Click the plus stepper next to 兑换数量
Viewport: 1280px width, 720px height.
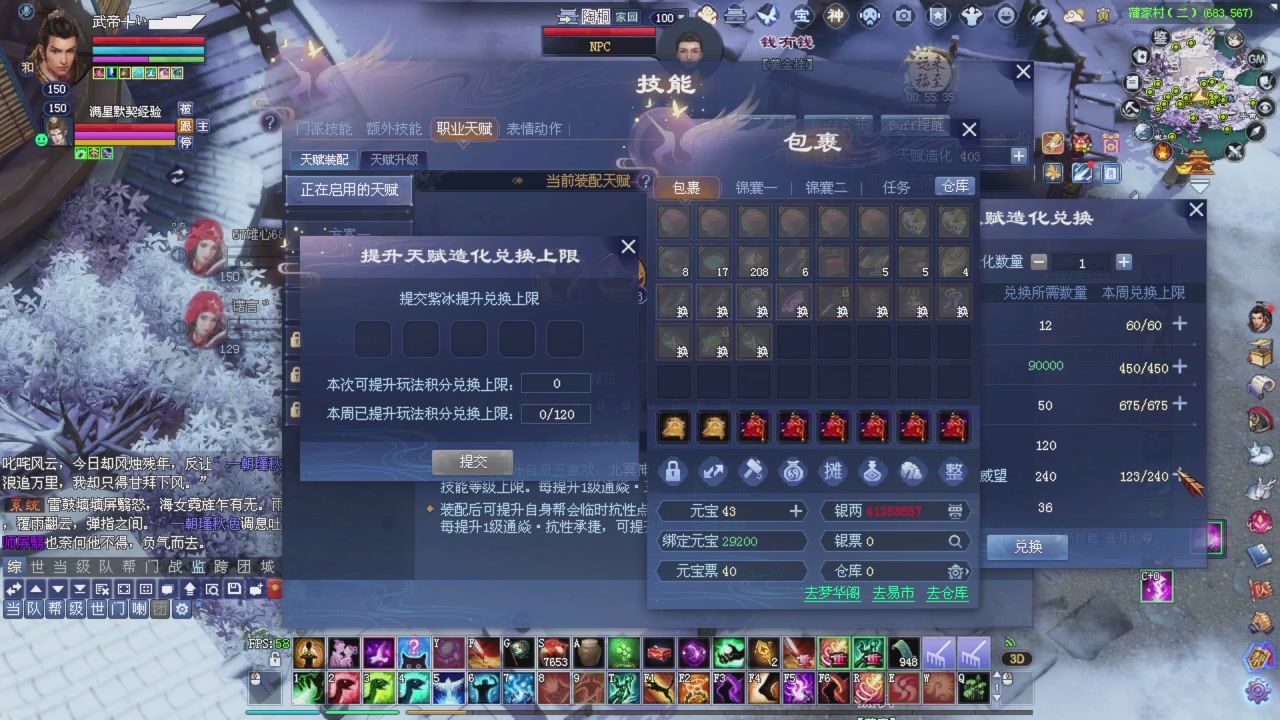pyautogui.click(x=1124, y=263)
